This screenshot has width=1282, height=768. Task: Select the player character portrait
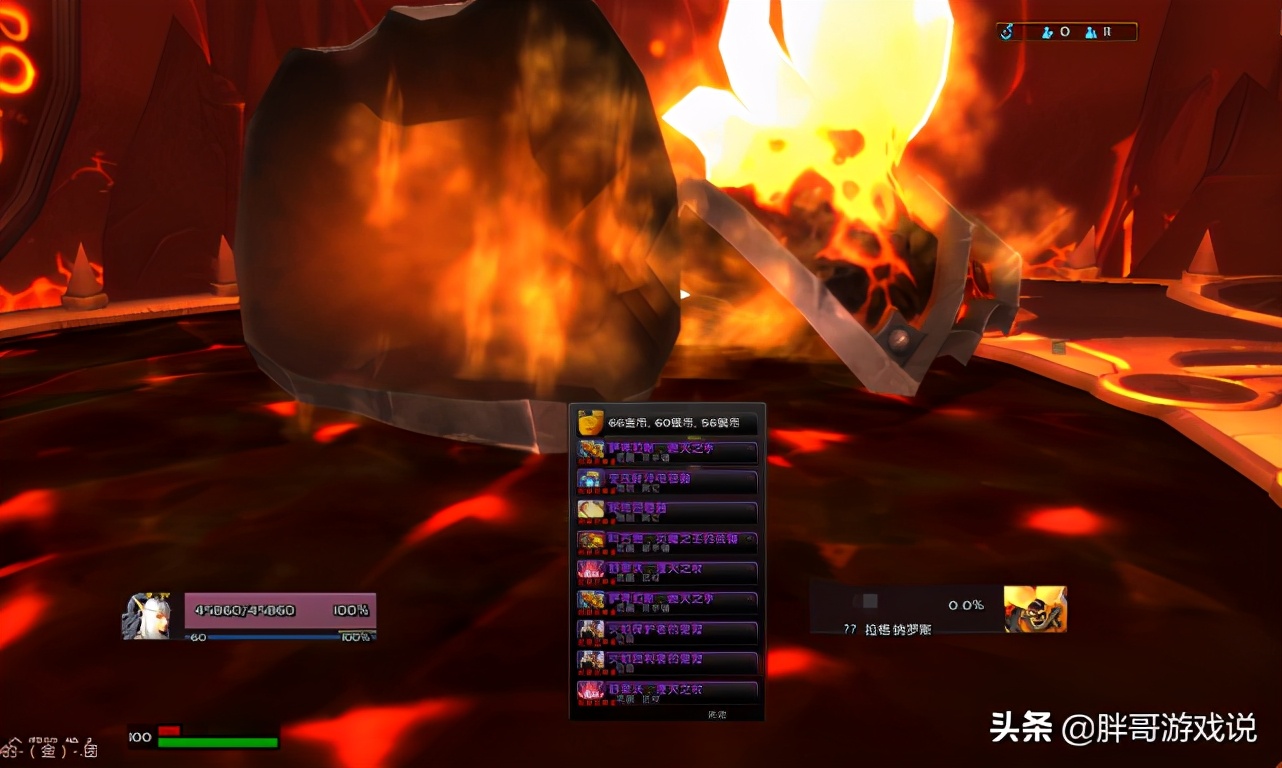tap(146, 616)
